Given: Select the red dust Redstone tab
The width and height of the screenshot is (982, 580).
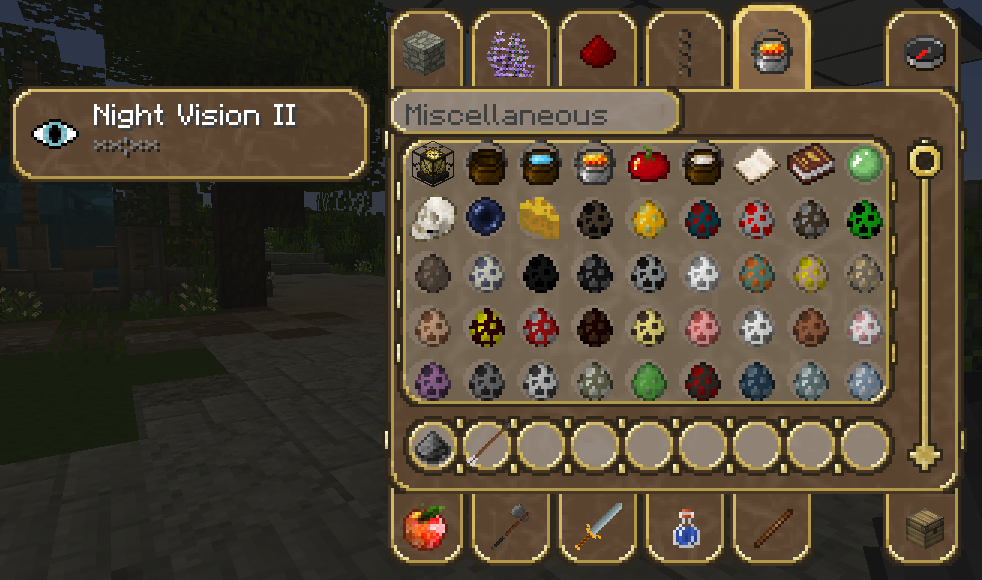Looking at the screenshot, I should coord(596,52).
